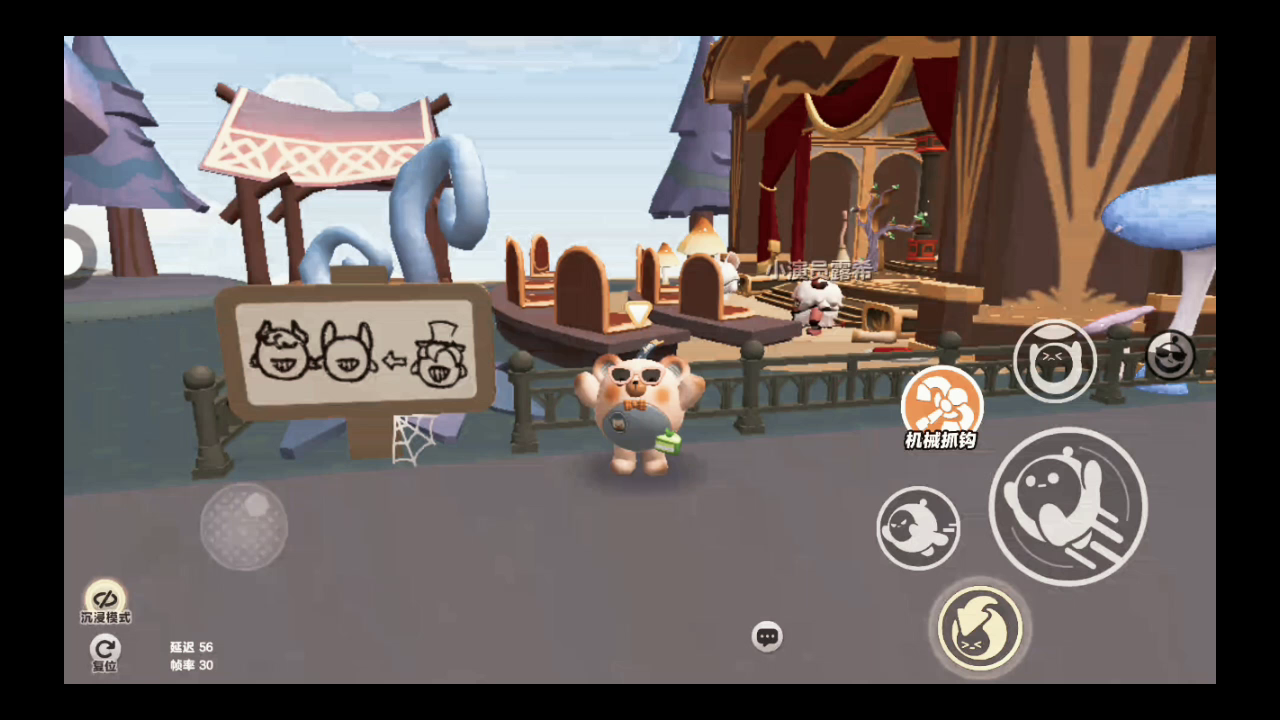Use the mechanical grapple (机械抓钩) item

click(x=942, y=404)
